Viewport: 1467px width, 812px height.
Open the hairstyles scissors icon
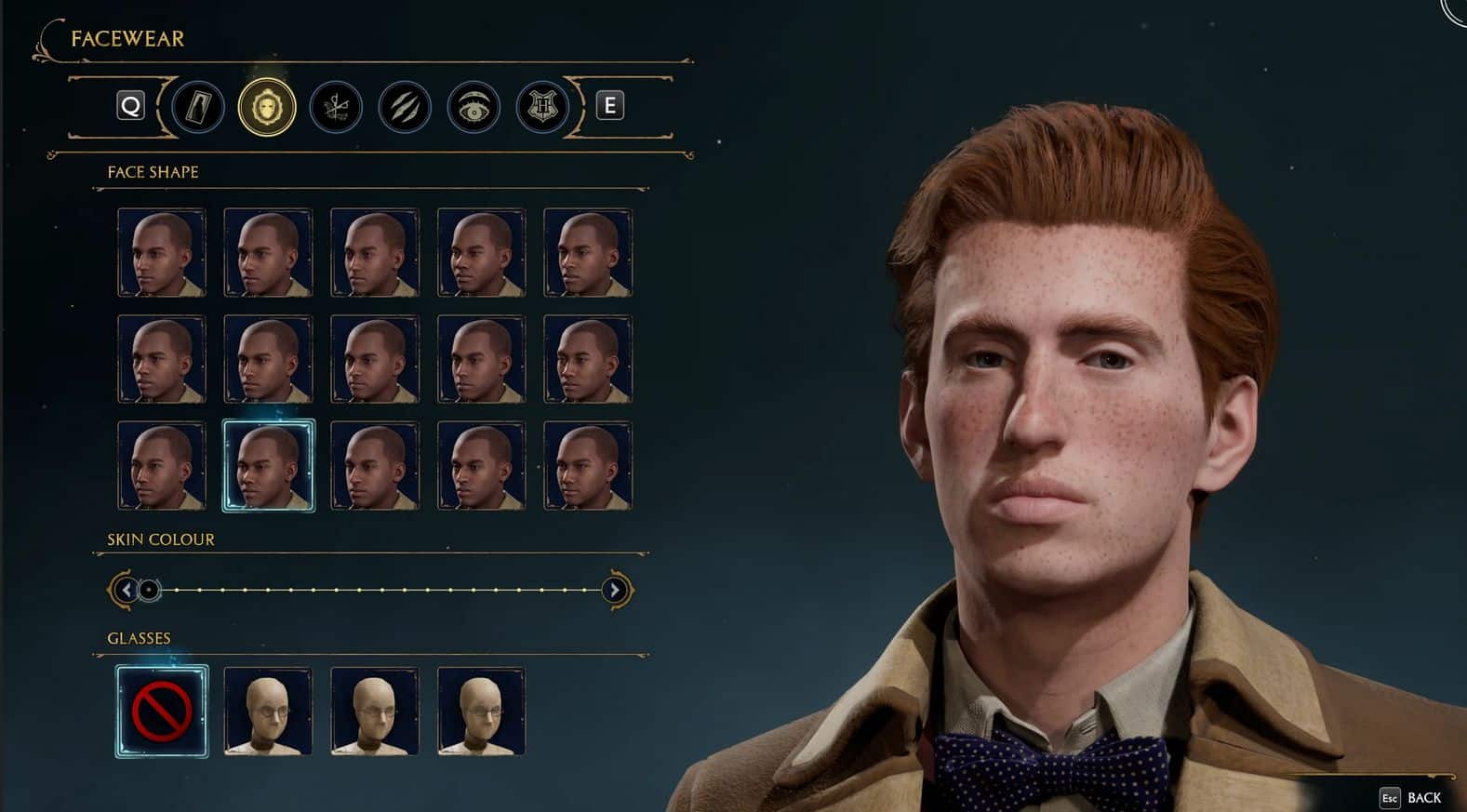[336, 107]
